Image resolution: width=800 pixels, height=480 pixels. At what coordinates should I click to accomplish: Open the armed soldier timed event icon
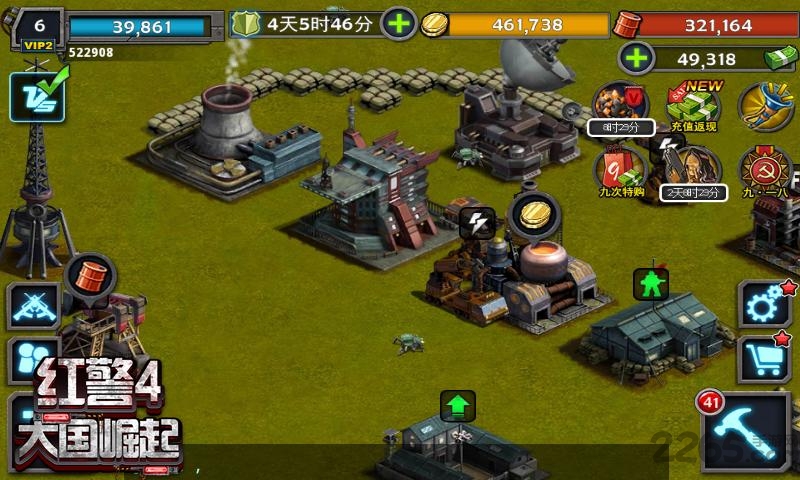point(692,168)
